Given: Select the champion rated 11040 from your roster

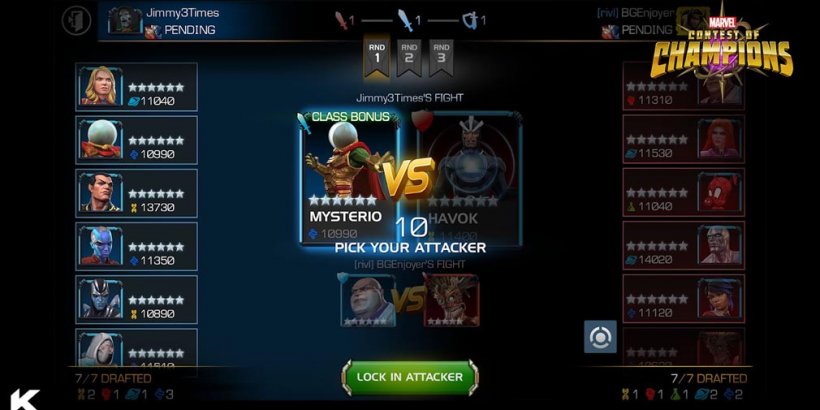Looking at the screenshot, I should 137,87.
